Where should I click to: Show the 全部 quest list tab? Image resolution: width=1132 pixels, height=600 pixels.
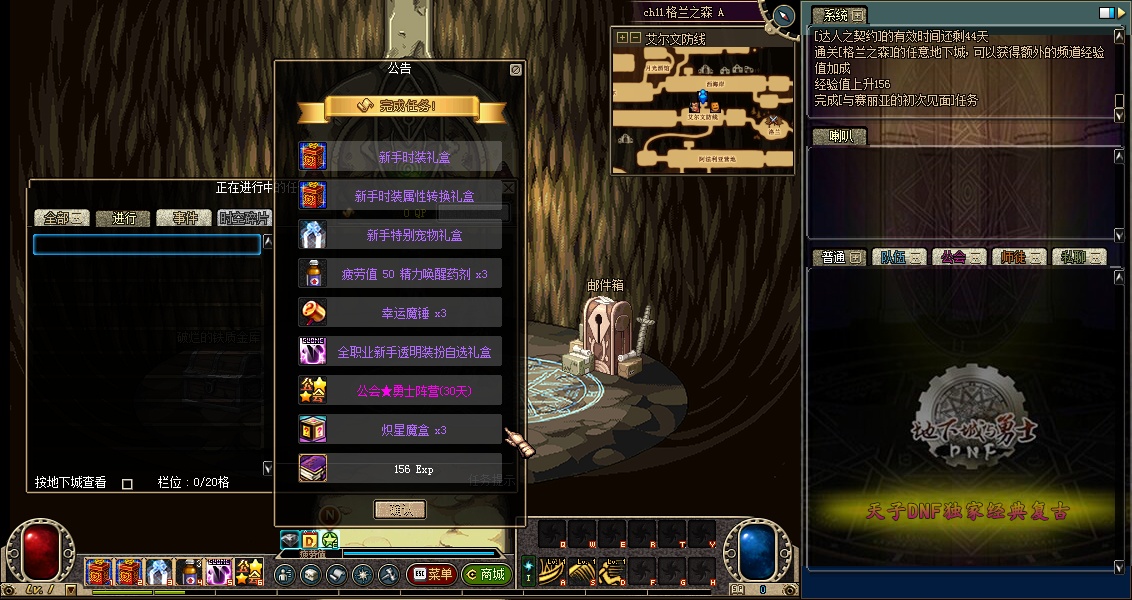[x=62, y=218]
